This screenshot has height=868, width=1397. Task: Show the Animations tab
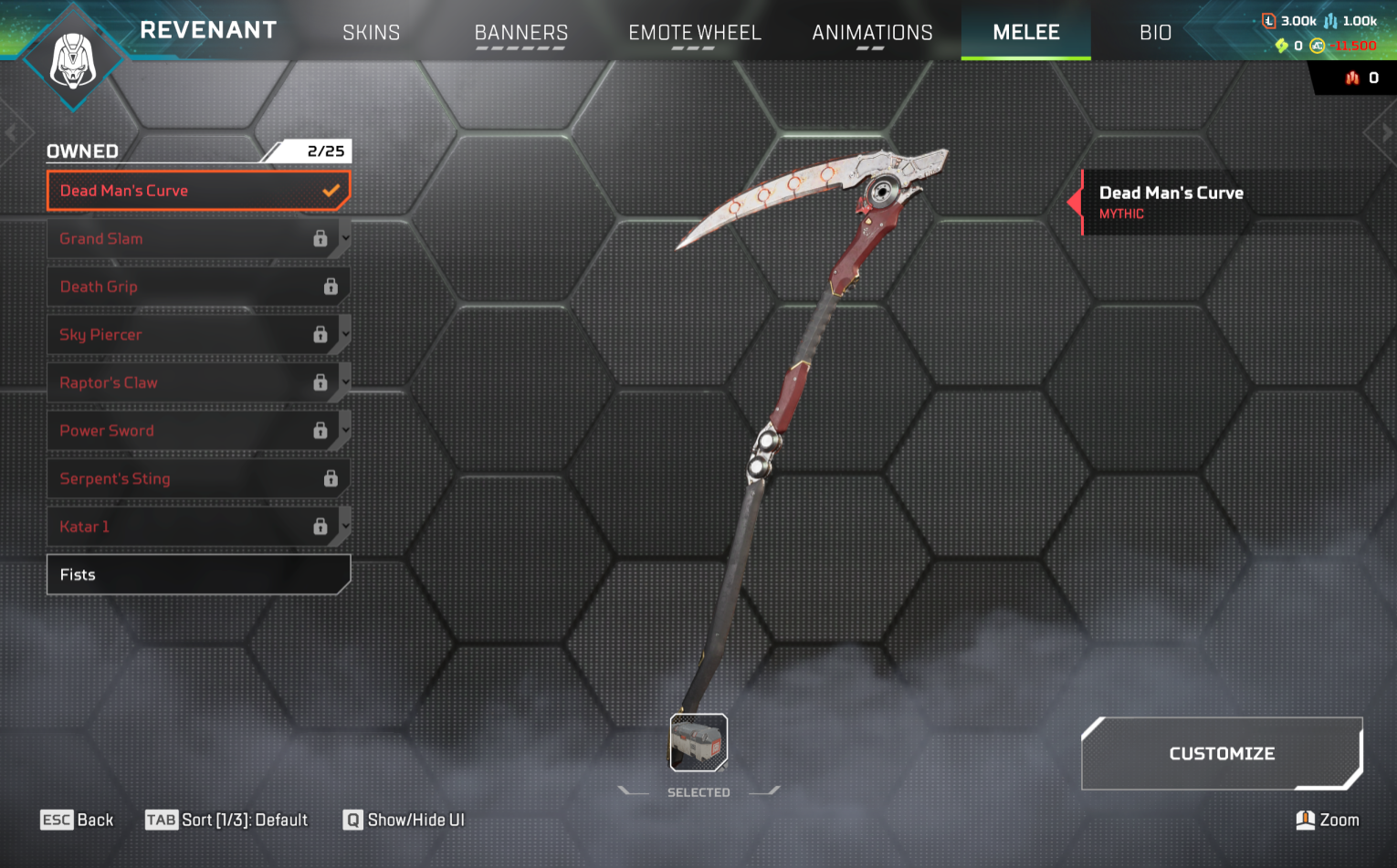click(872, 33)
